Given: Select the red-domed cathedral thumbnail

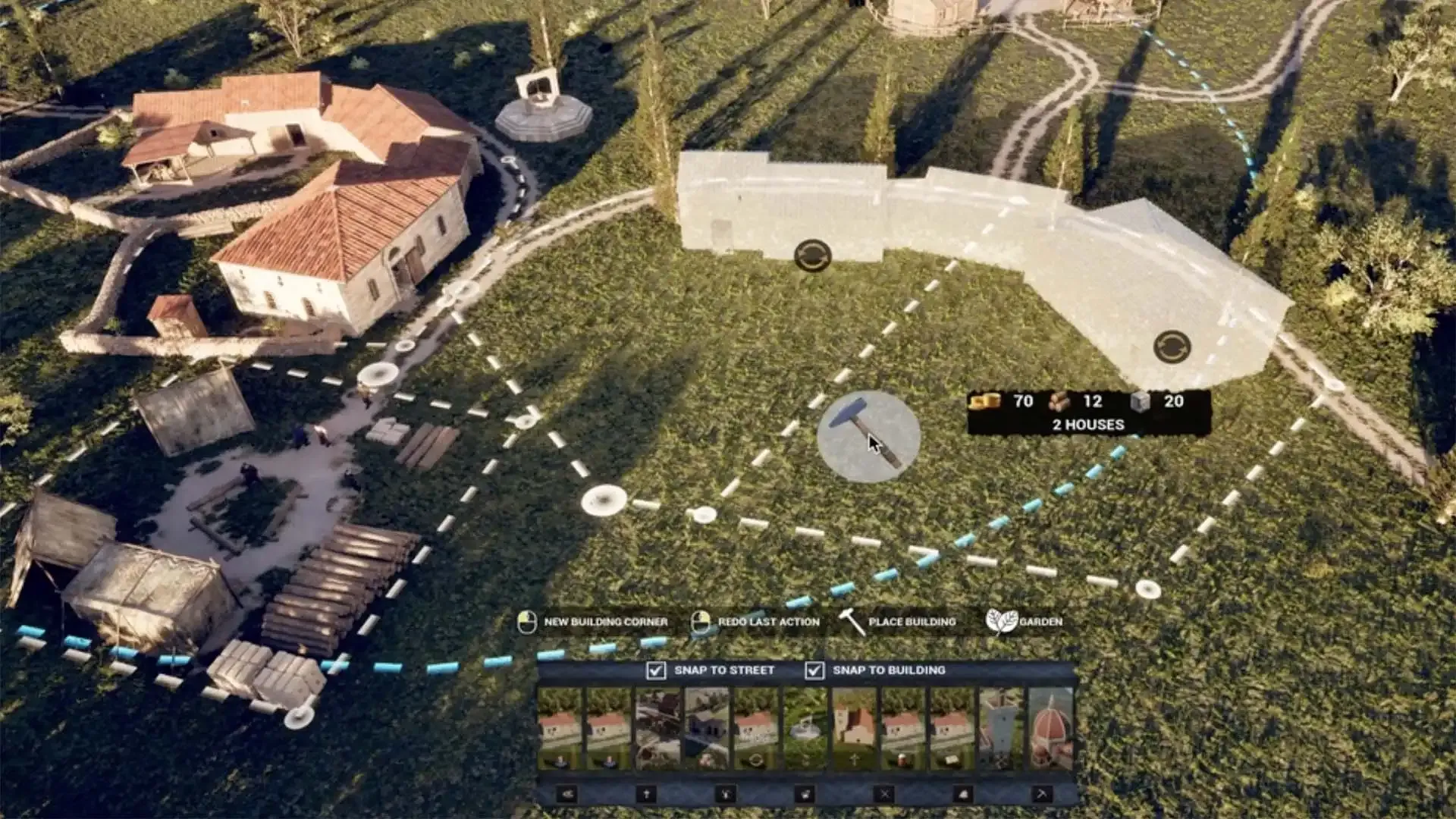Looking at the screenshot, I should point(1051,729).
